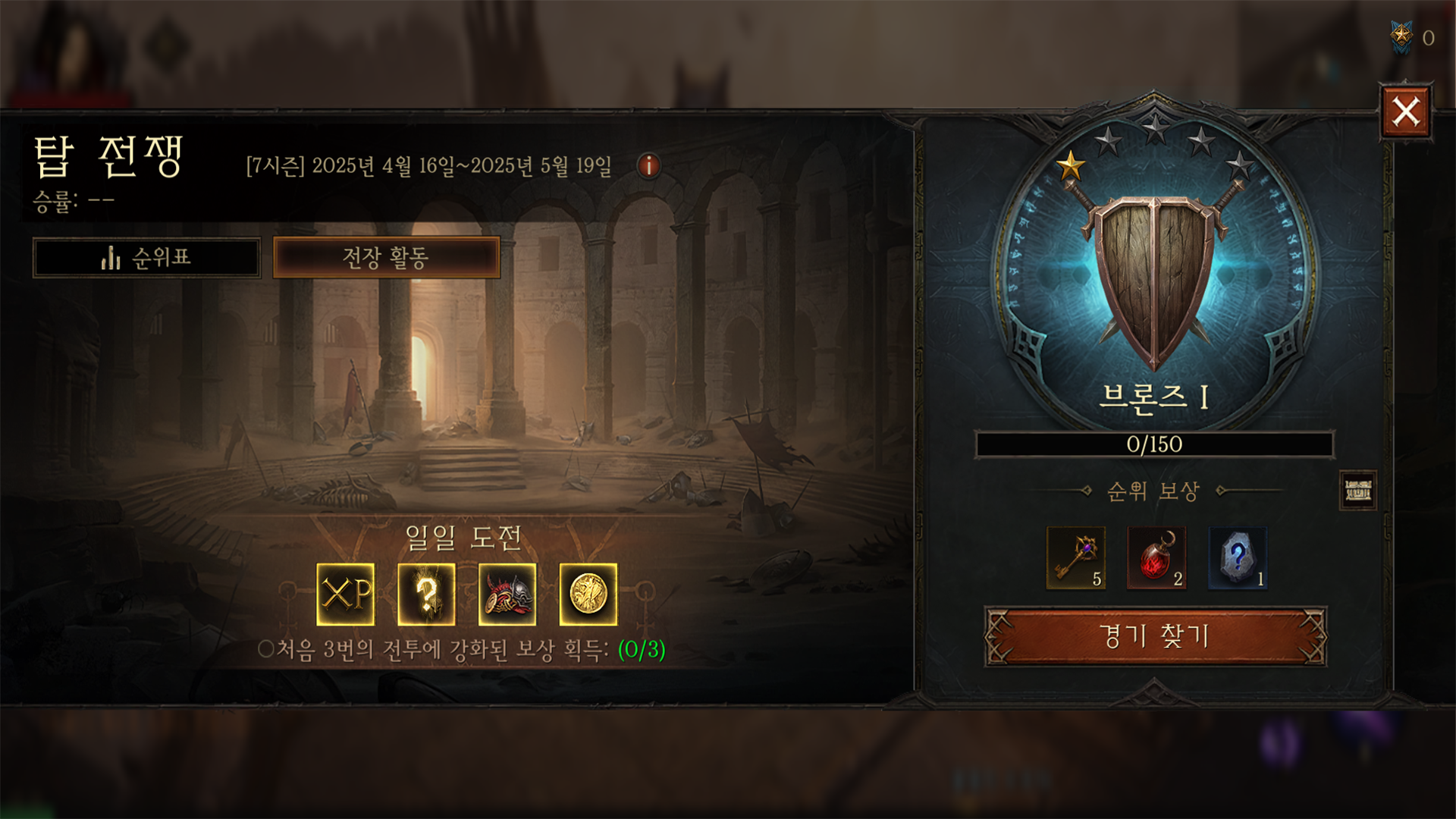
Task: Select the gold coin daily reward
Action: point(588,595)
